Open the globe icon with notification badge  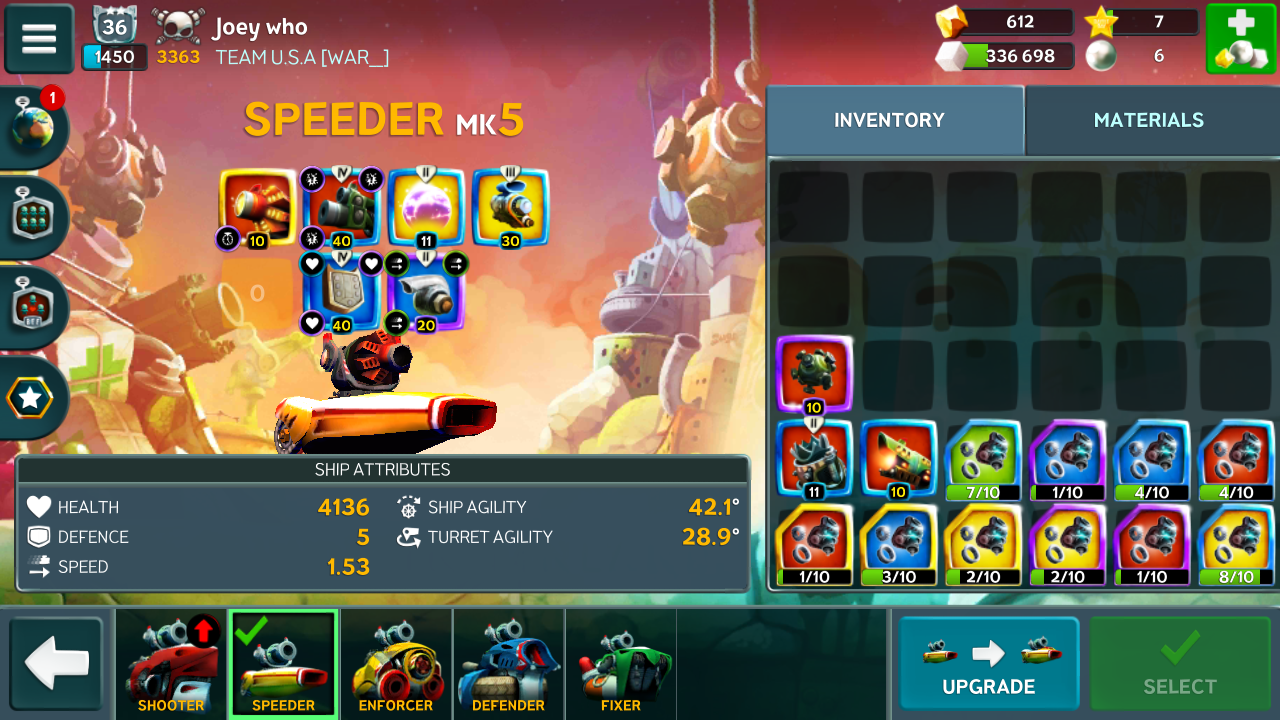33,125
